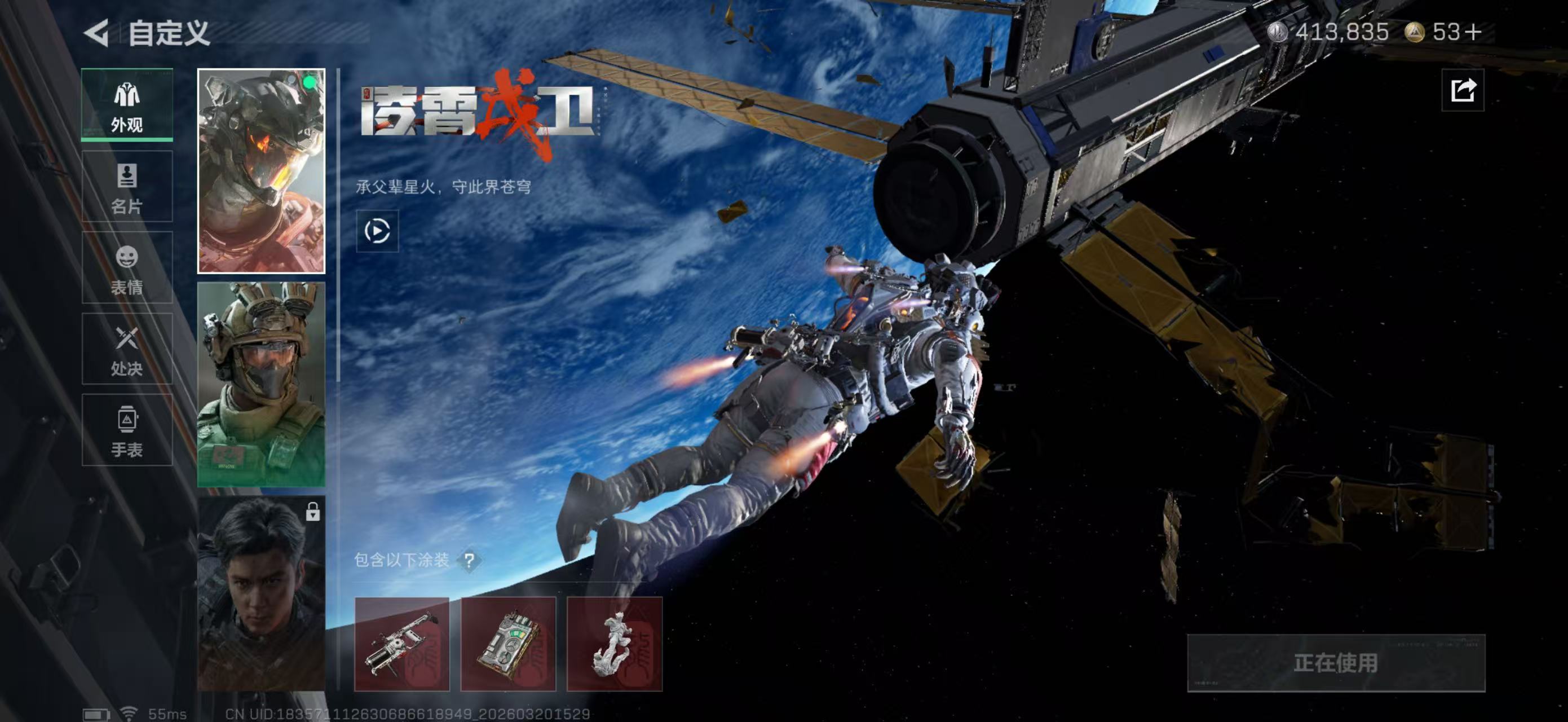1568x722 pixels.
Task: Click the 正在使用 in-use button
Action: [1336, 663]
